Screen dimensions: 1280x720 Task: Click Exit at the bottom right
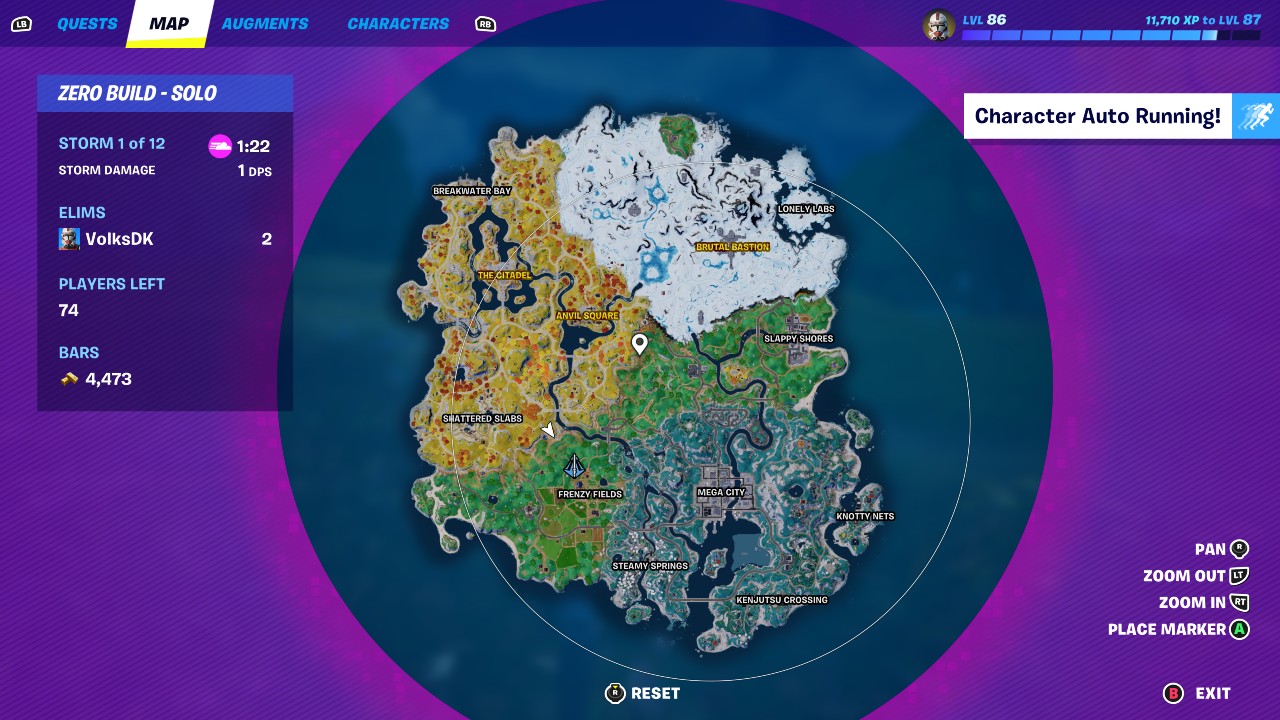1212,693
